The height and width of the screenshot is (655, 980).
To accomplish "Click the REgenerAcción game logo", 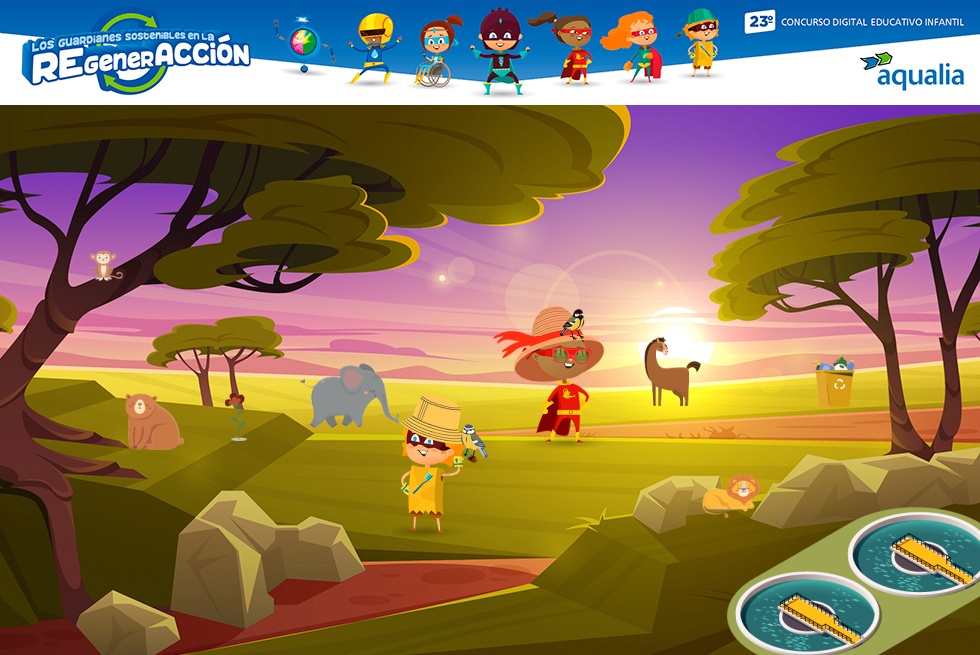I will coord(137,54).
